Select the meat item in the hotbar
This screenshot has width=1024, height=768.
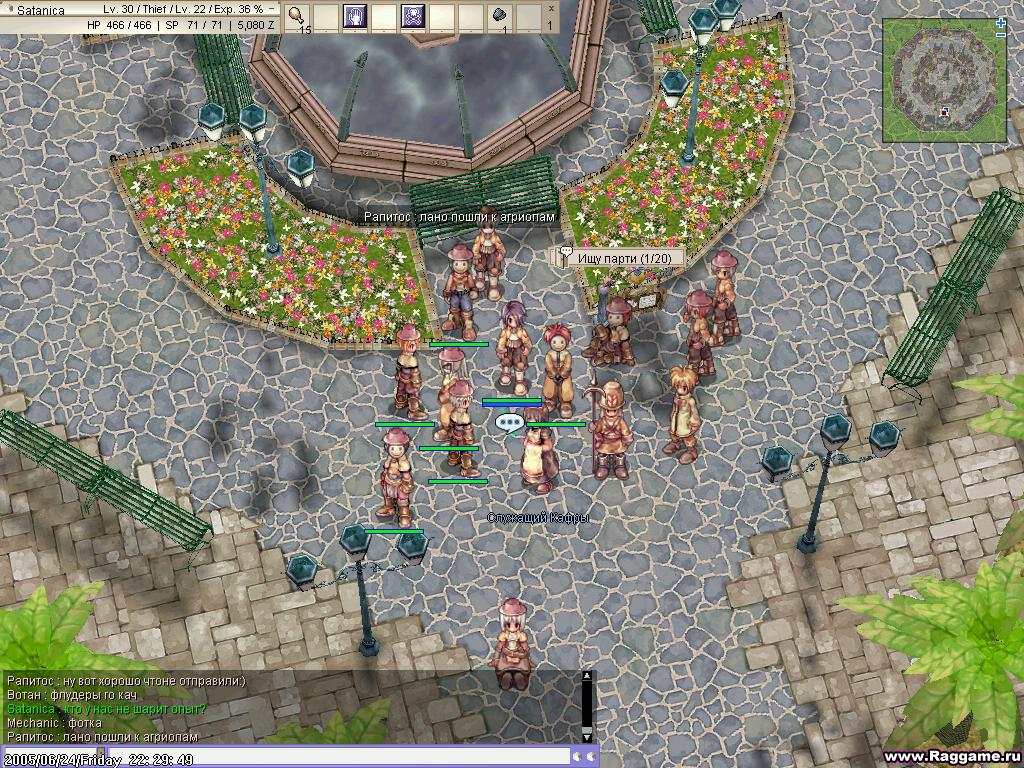[299, 16]
